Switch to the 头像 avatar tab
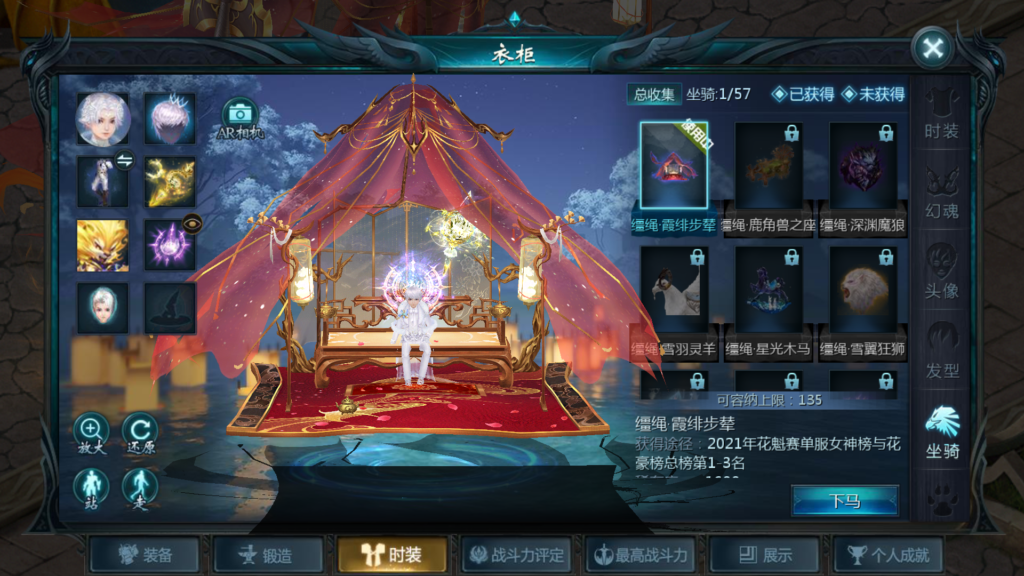The width and height of the screenshot is (1024, 576). (x=941, y=271)
